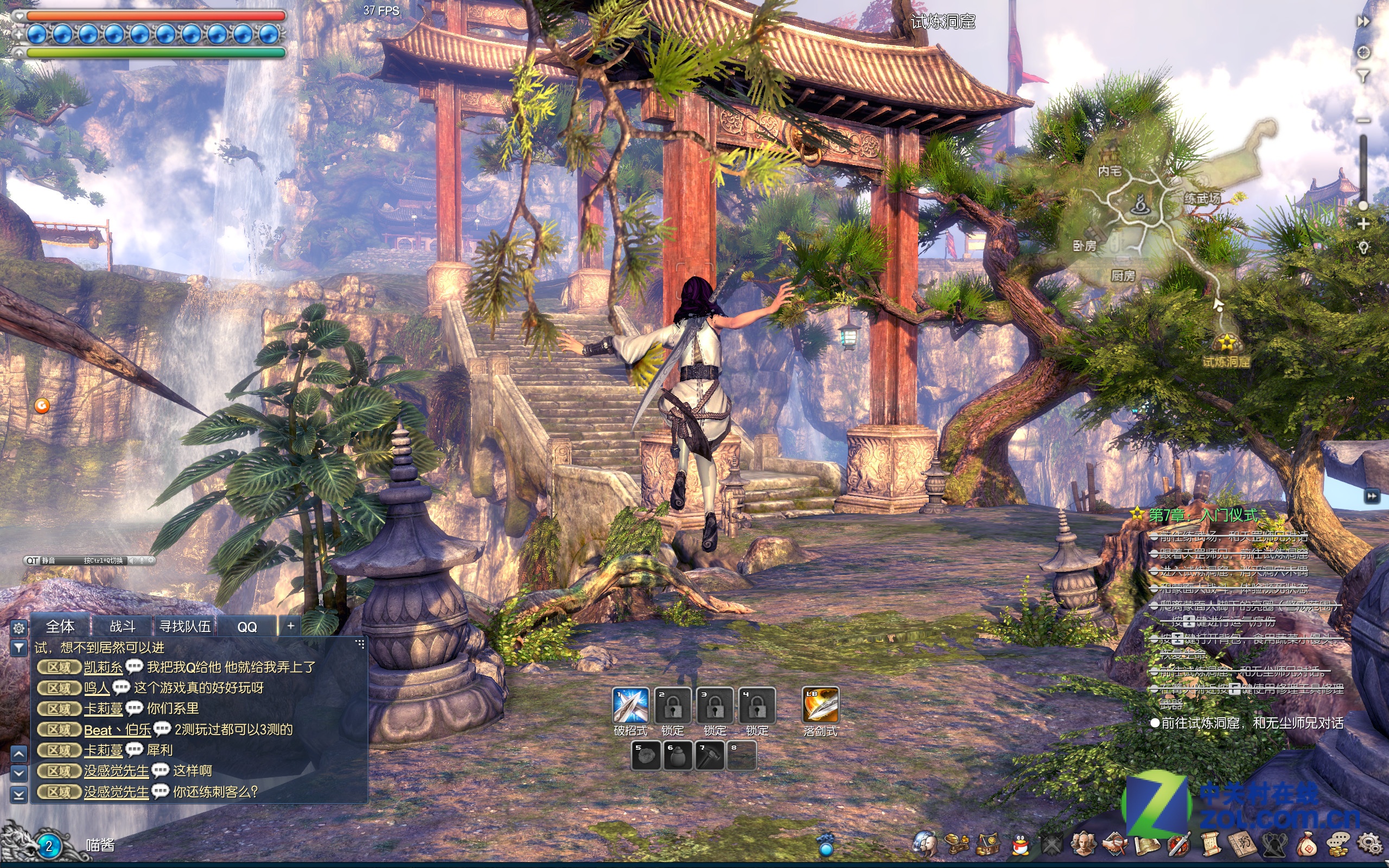The width and height of the screenshot is (1389, 868).
Task: Switch to the 战斗 chat tab
Action: (122, 626)
